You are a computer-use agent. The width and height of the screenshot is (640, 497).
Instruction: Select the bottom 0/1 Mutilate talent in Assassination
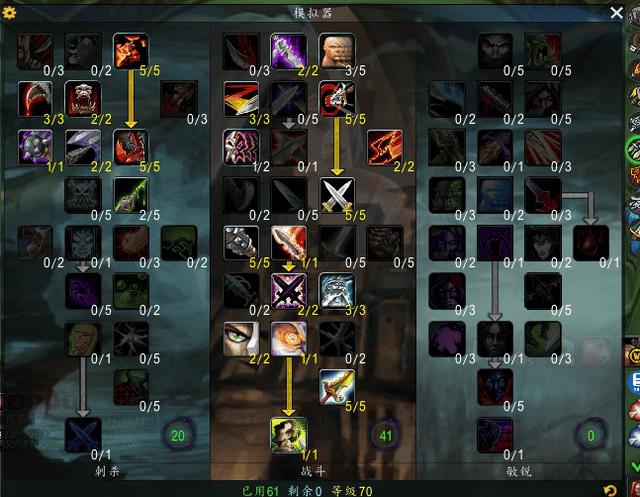click(83, 434)
